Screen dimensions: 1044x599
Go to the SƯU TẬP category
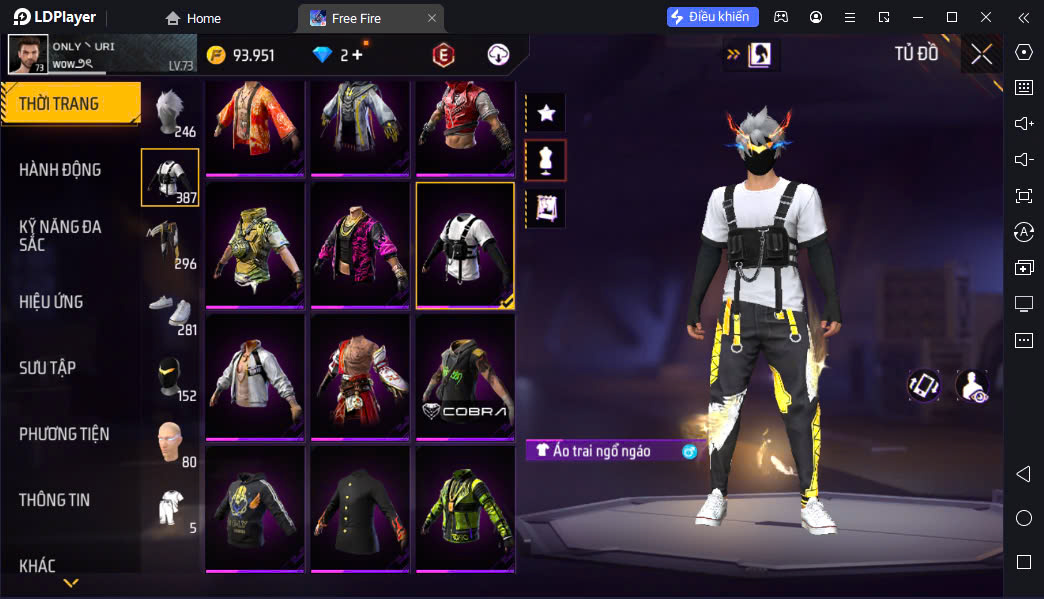47,368
